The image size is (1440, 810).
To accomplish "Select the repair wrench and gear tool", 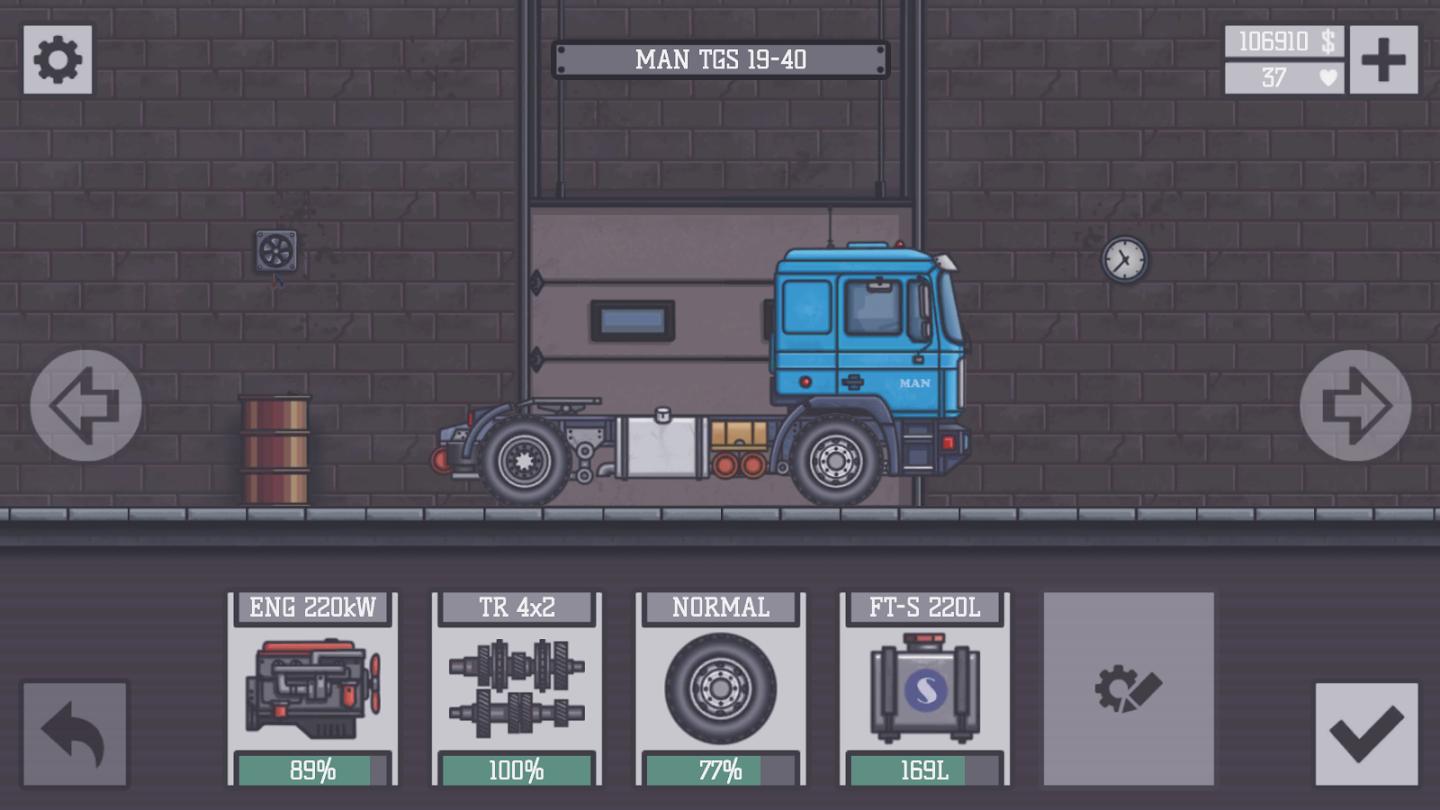I will point(1128,688).
